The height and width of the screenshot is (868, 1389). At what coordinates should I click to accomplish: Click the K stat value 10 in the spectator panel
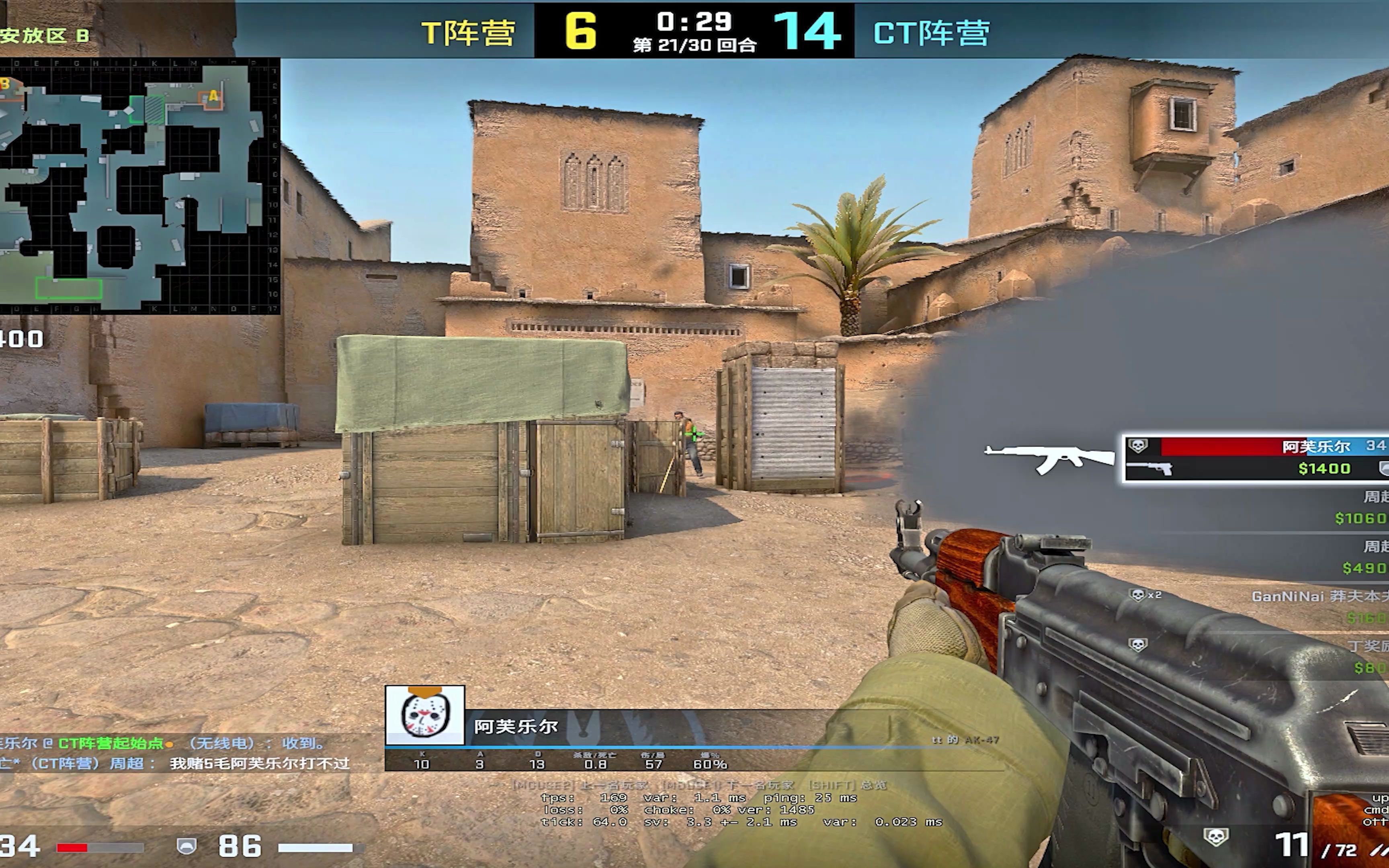tap(422, 765)
